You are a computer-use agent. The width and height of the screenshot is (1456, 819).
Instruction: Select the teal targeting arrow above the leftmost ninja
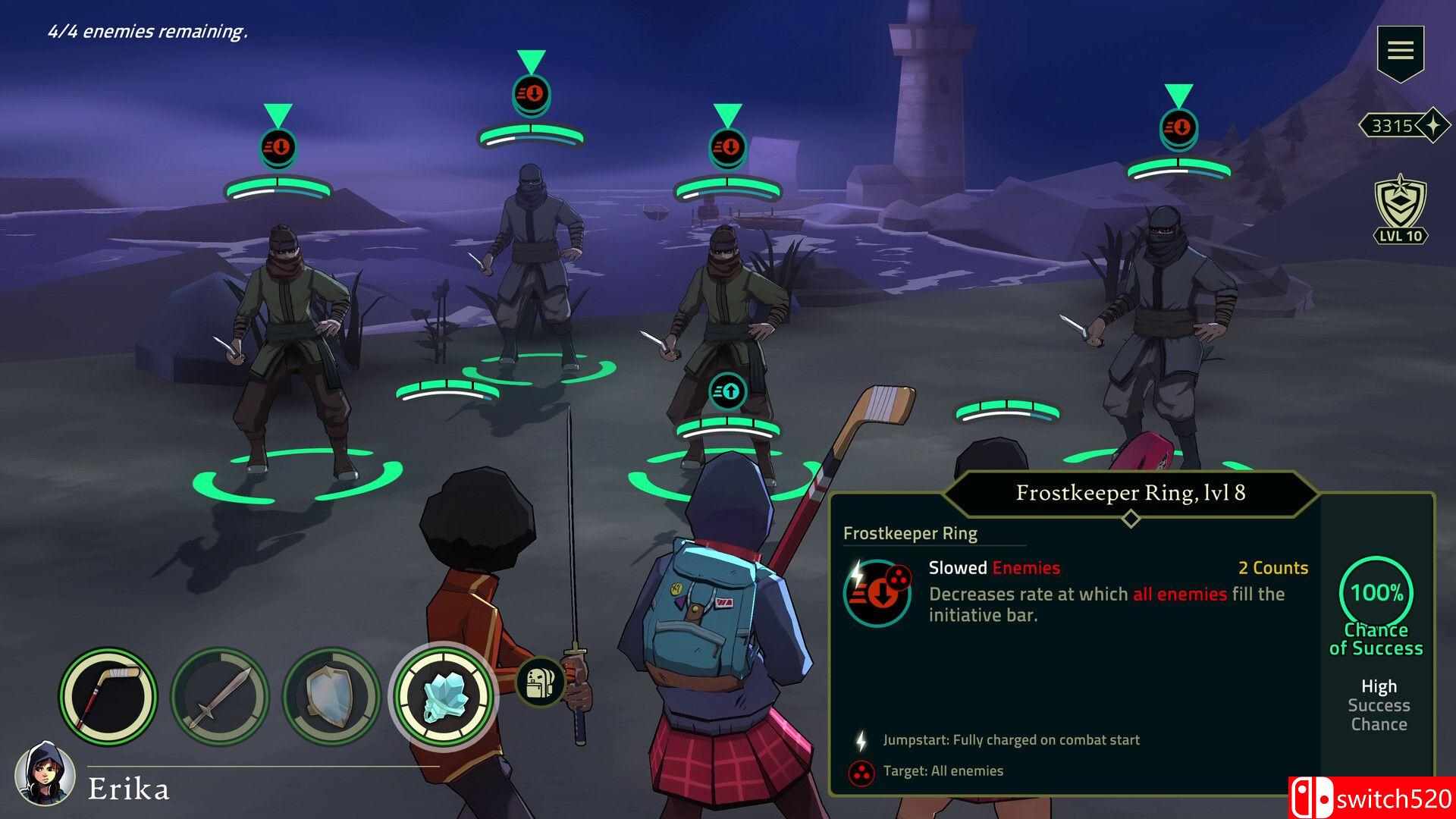[278, 115]
